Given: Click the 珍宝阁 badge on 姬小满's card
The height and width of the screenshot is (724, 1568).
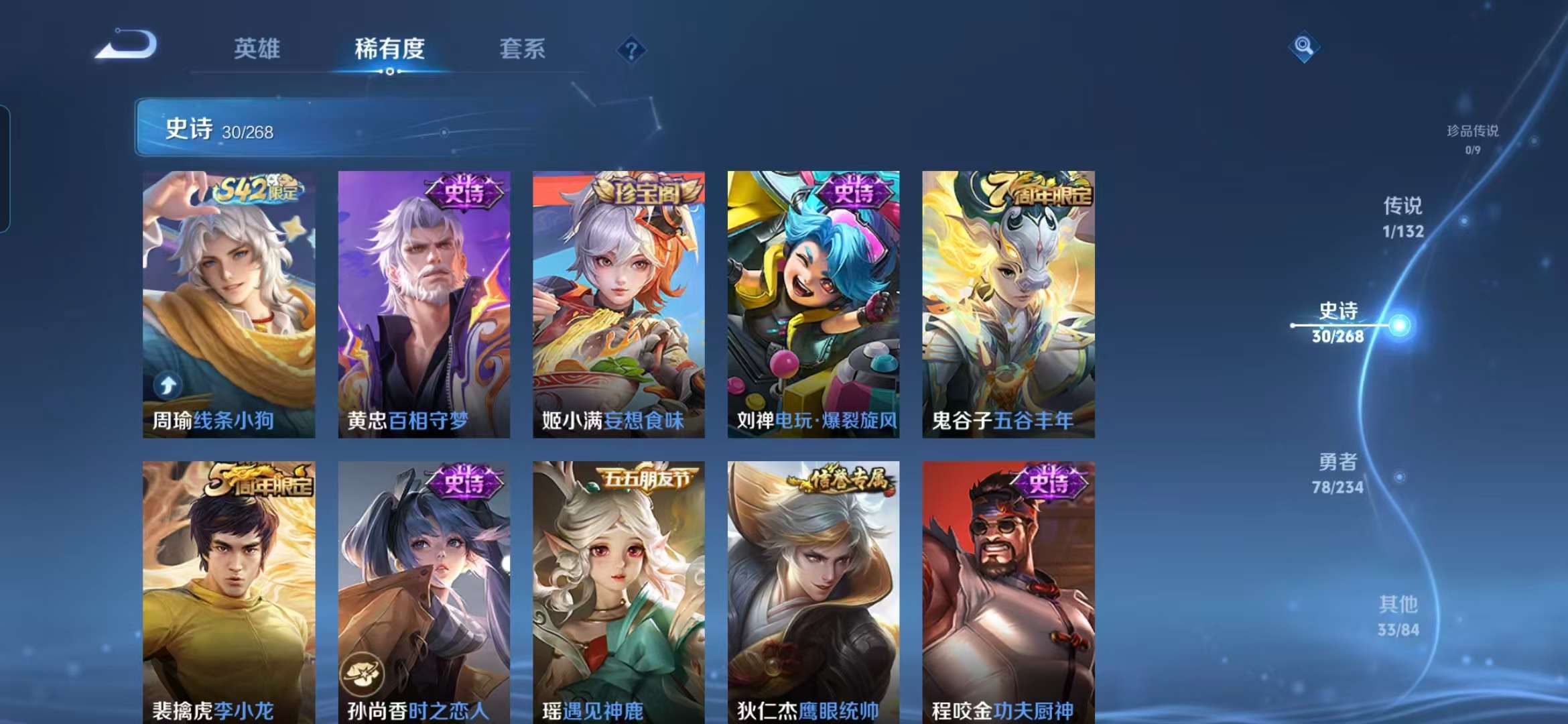Looking at the screenshot, I should (x=646, y=191).
